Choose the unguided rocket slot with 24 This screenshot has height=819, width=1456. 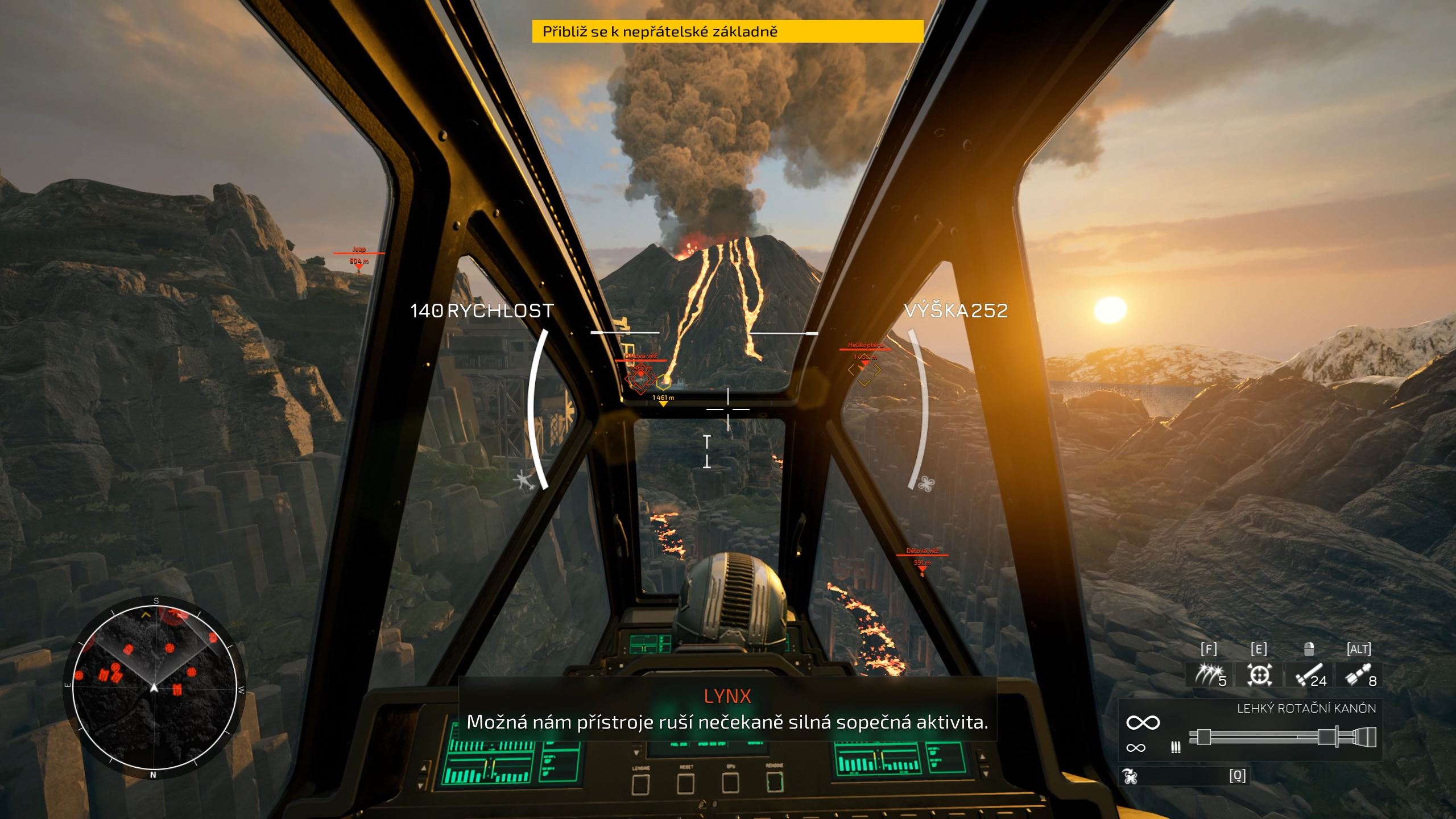pos(1309,675)
